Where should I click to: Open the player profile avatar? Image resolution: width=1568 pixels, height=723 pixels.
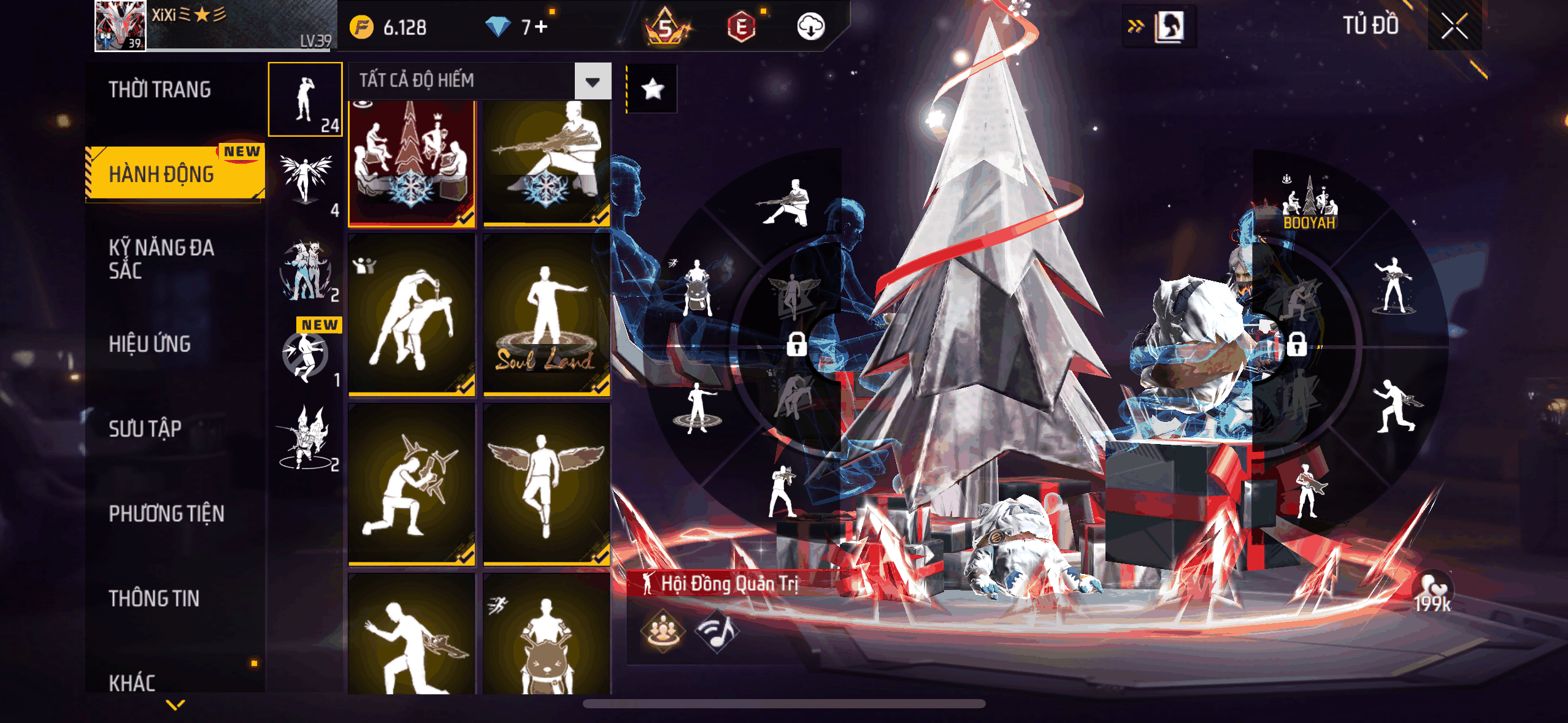coord(121,26)
